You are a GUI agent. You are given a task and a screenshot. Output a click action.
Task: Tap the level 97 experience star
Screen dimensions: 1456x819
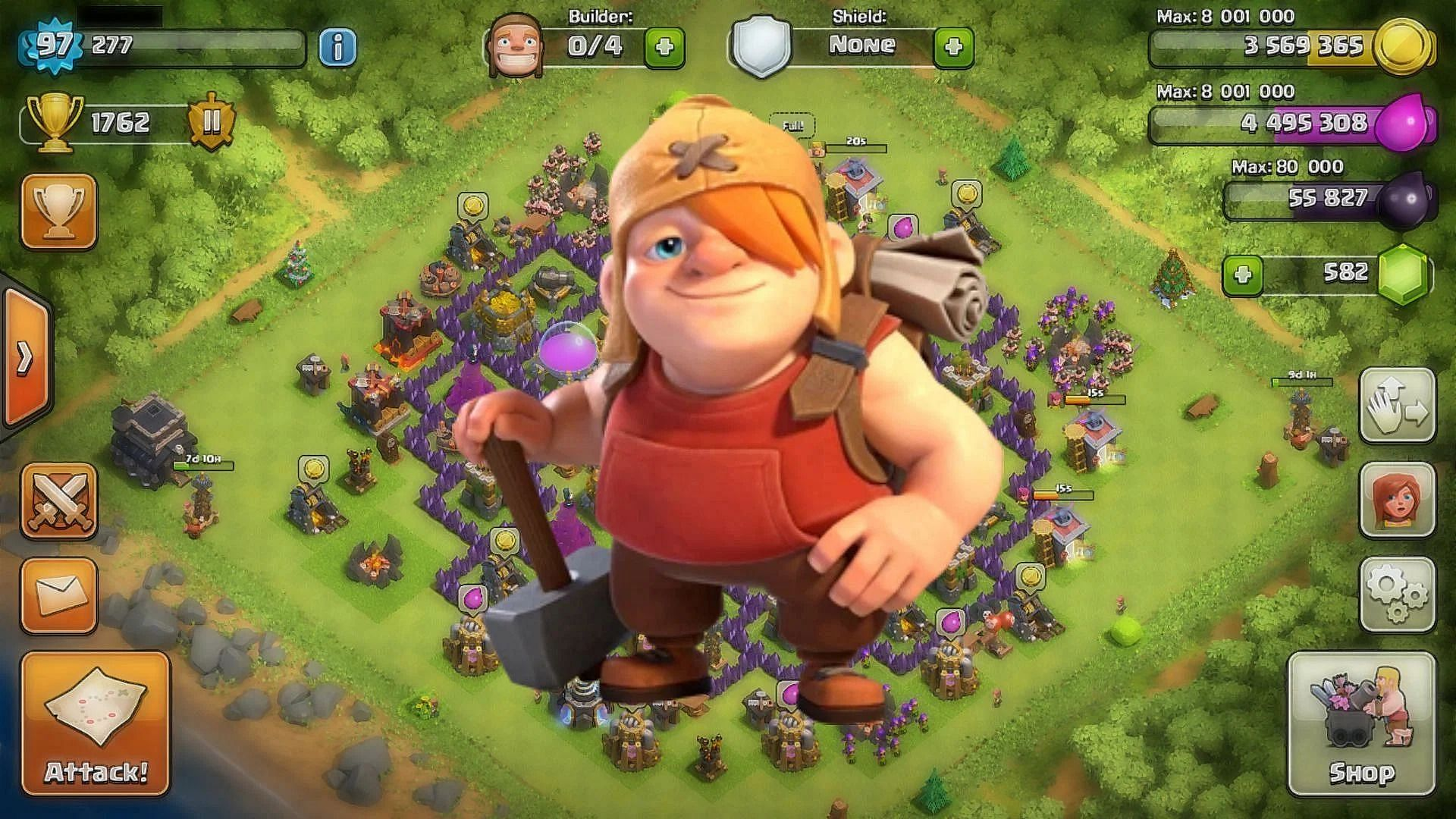pos(55,45)
